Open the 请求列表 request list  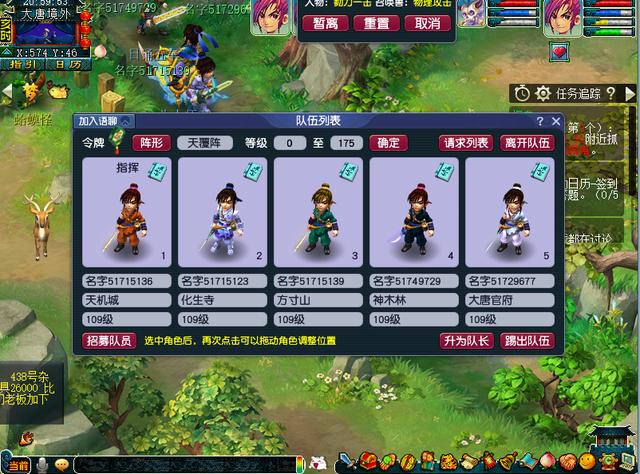pyautogui.click(x=467, y=143)
